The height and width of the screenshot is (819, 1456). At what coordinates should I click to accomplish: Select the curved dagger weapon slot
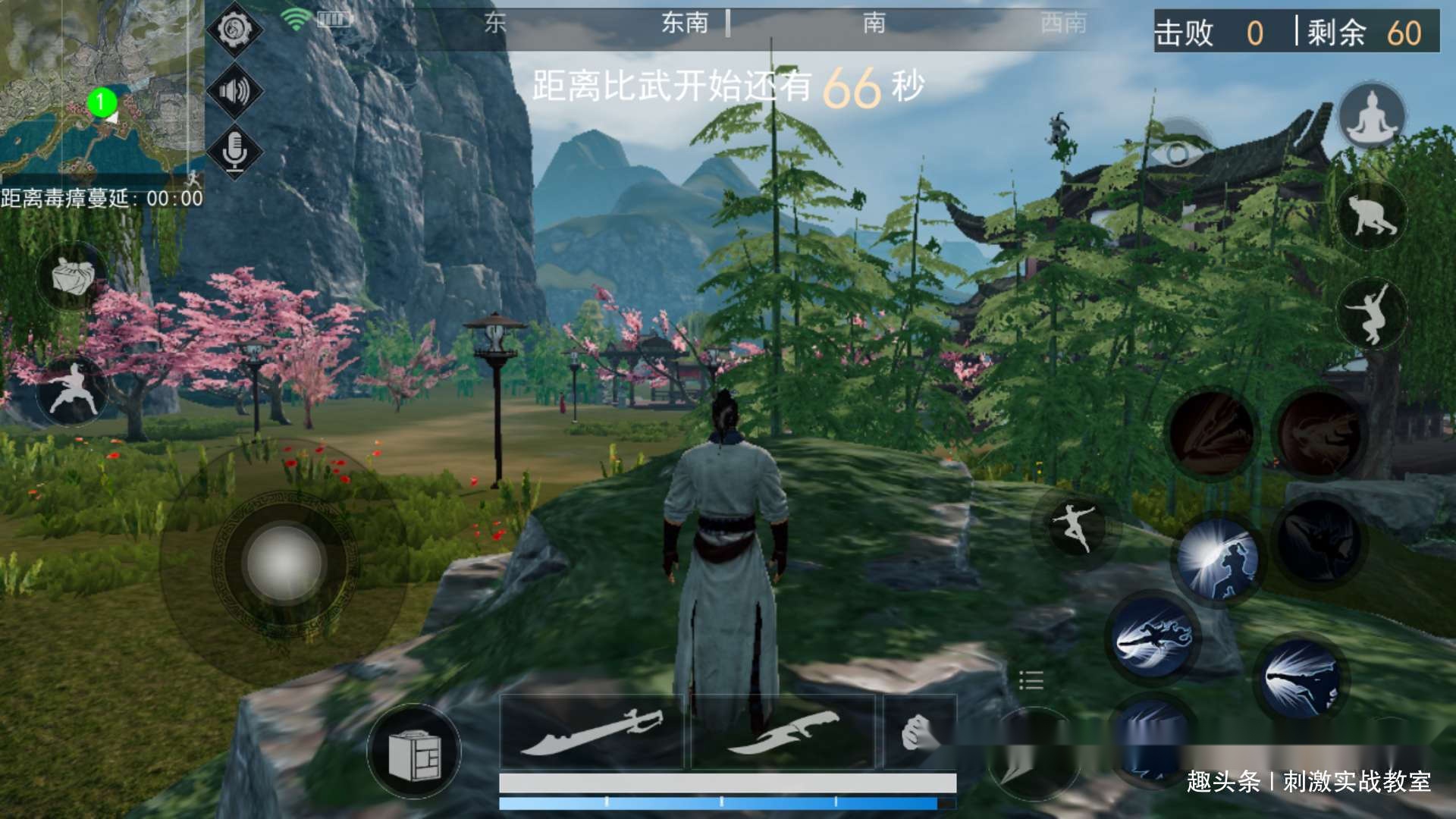[783, 732]
